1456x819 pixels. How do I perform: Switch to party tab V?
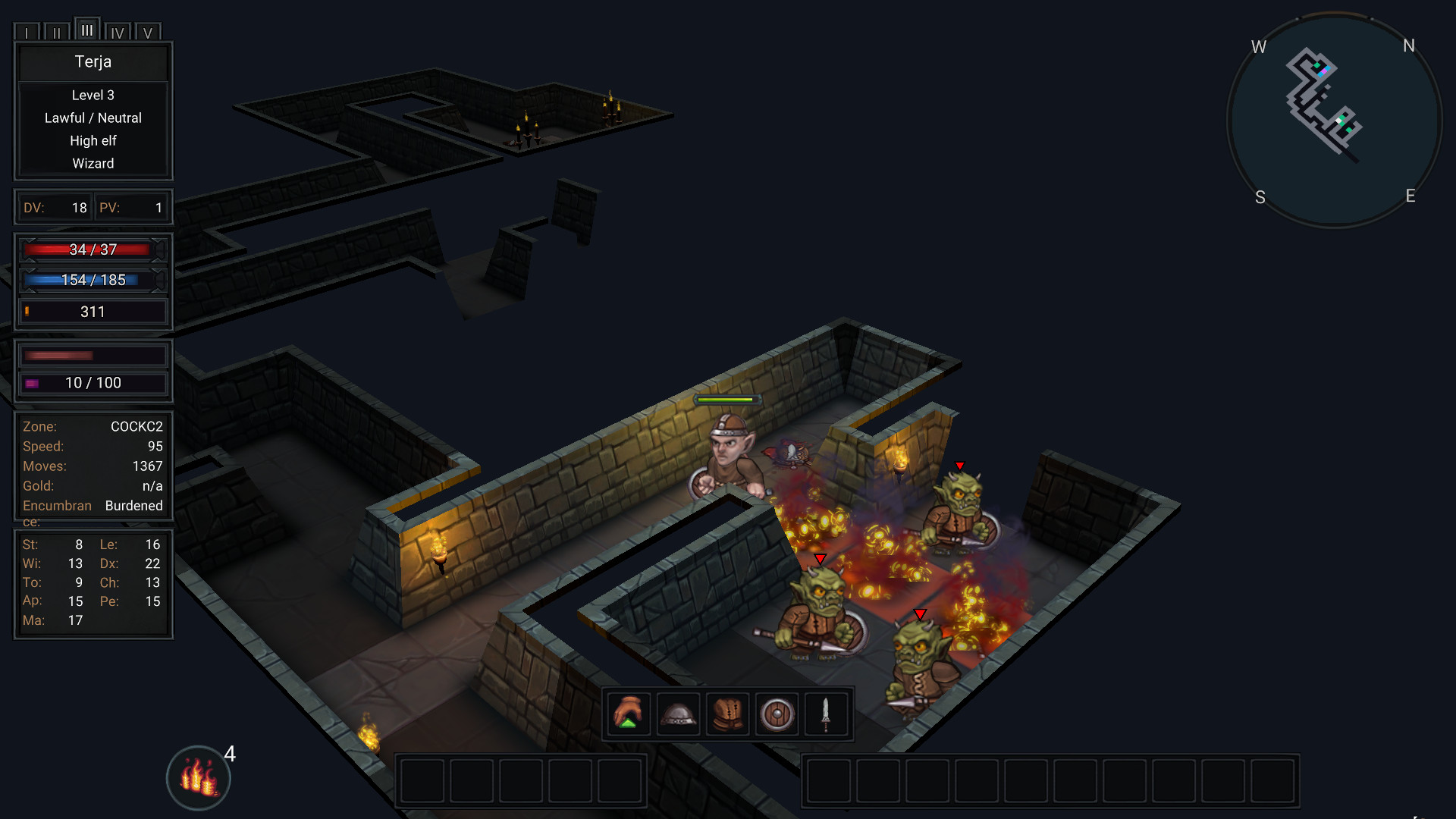148,33
